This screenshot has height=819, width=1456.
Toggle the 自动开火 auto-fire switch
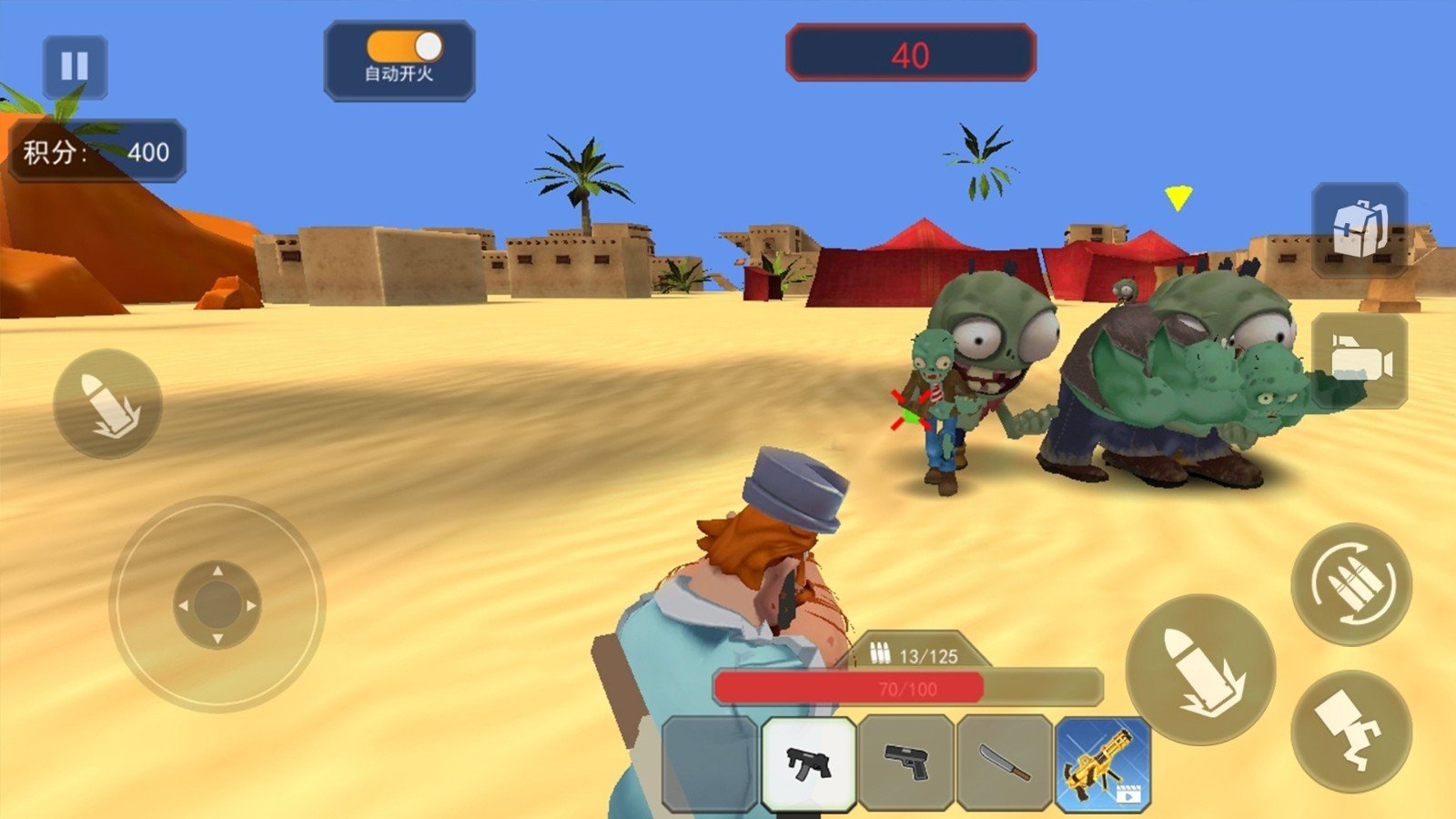404,46
